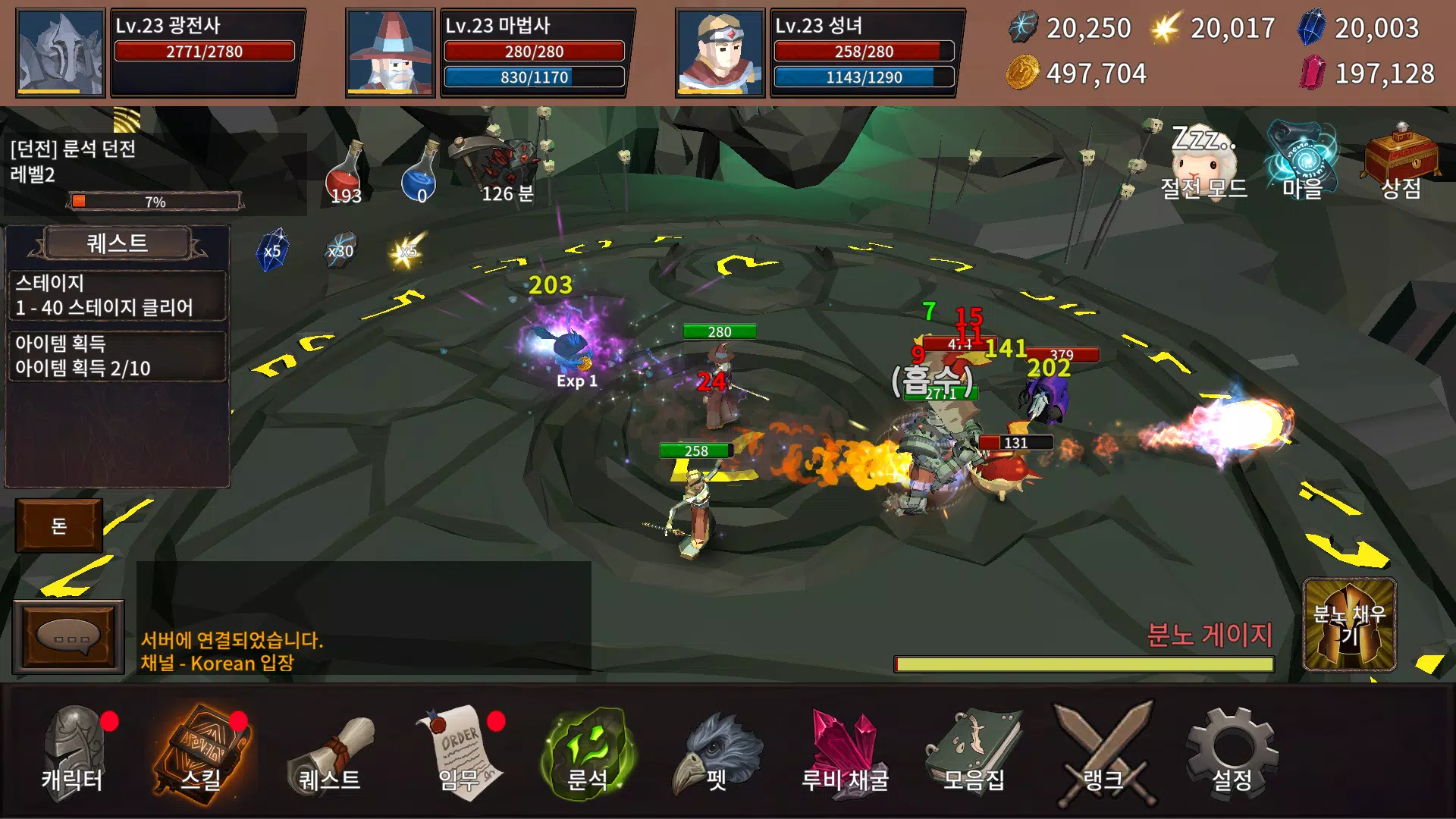Toggle 절전 모드 sleeping sheep power-saving mode

(x=1203, y=162)
